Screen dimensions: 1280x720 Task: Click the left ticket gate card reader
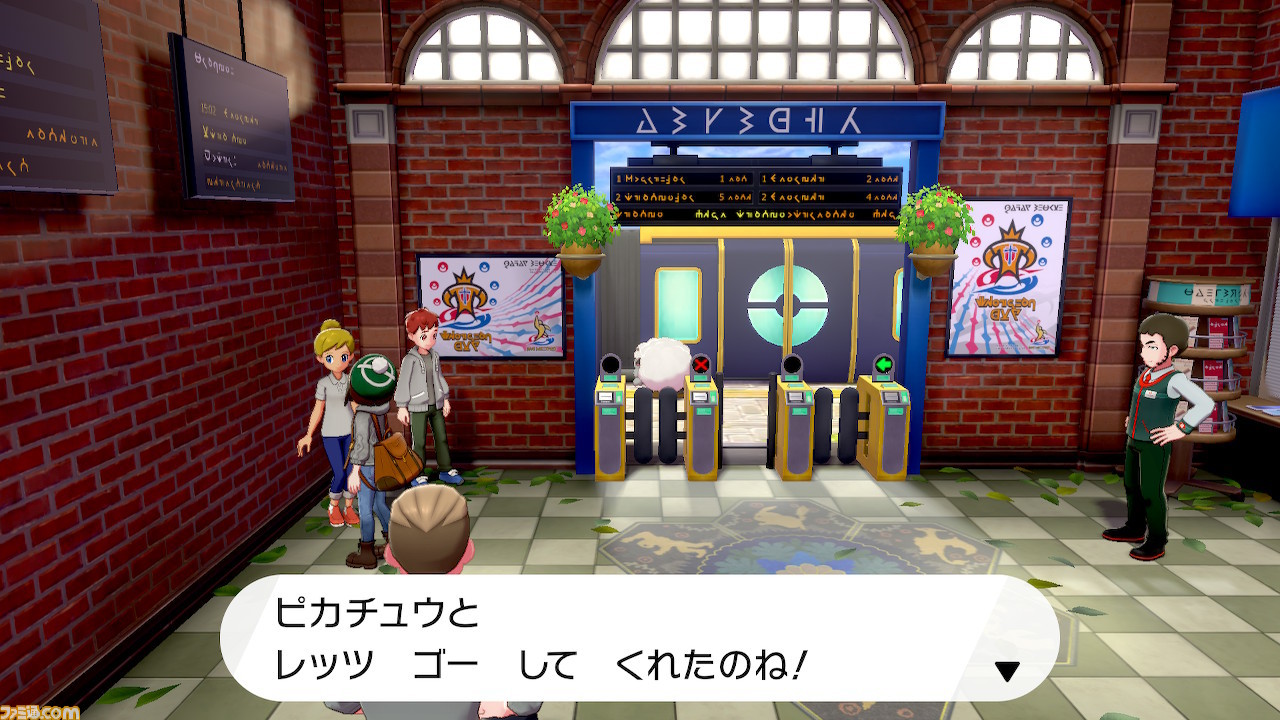(x=608, y=400)
